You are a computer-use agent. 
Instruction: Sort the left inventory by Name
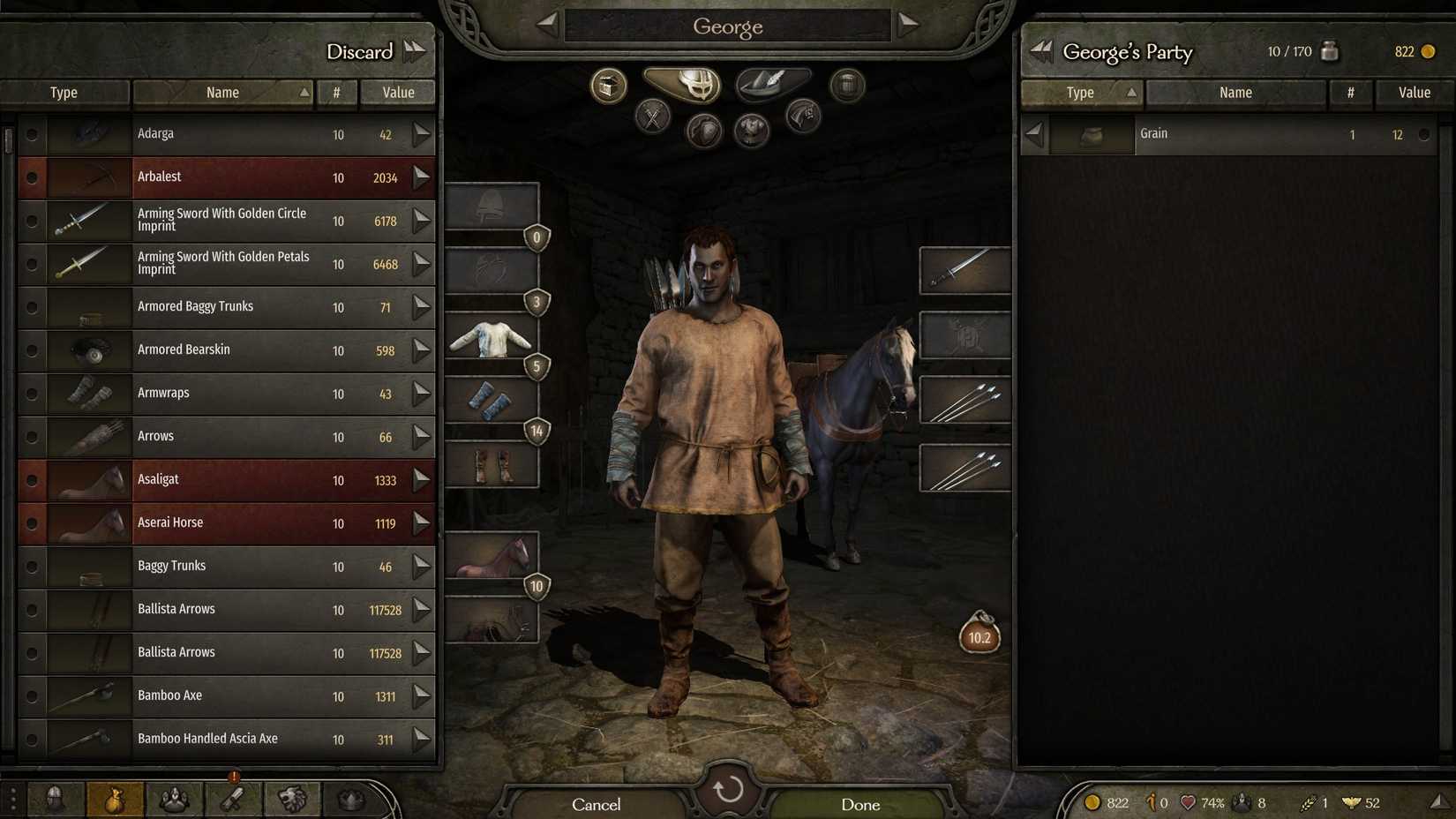tap(222, 92)
